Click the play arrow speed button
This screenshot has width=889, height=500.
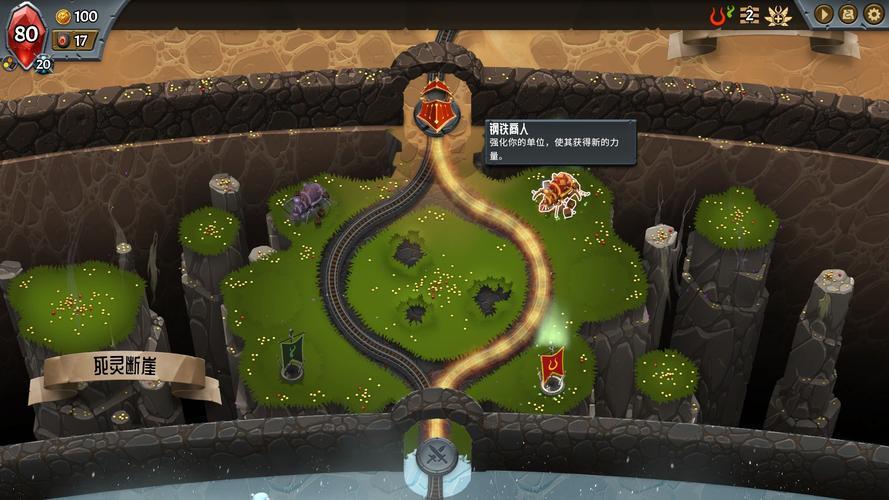[824, 14]
